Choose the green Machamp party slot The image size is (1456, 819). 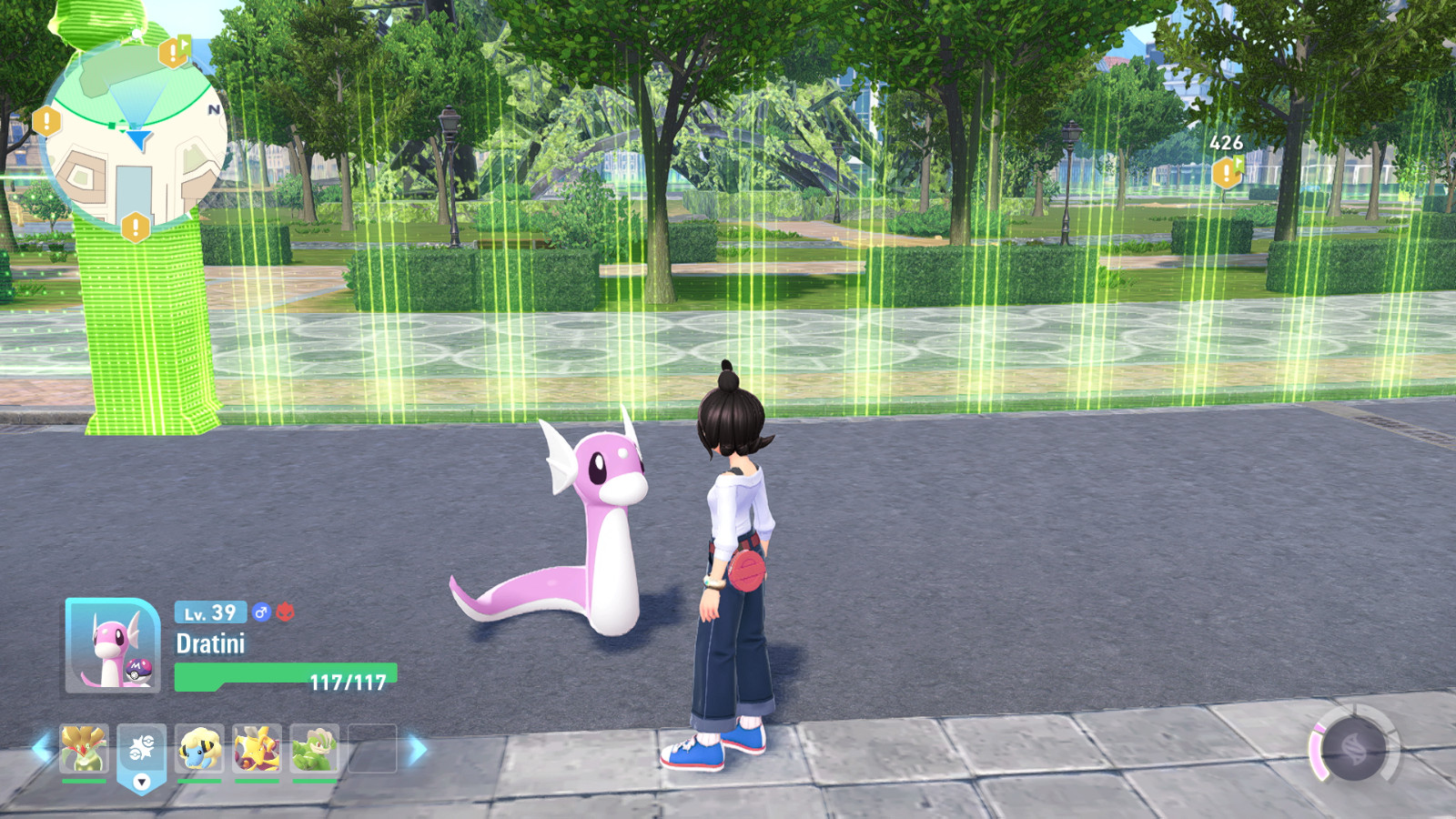[x=315, y=749]
